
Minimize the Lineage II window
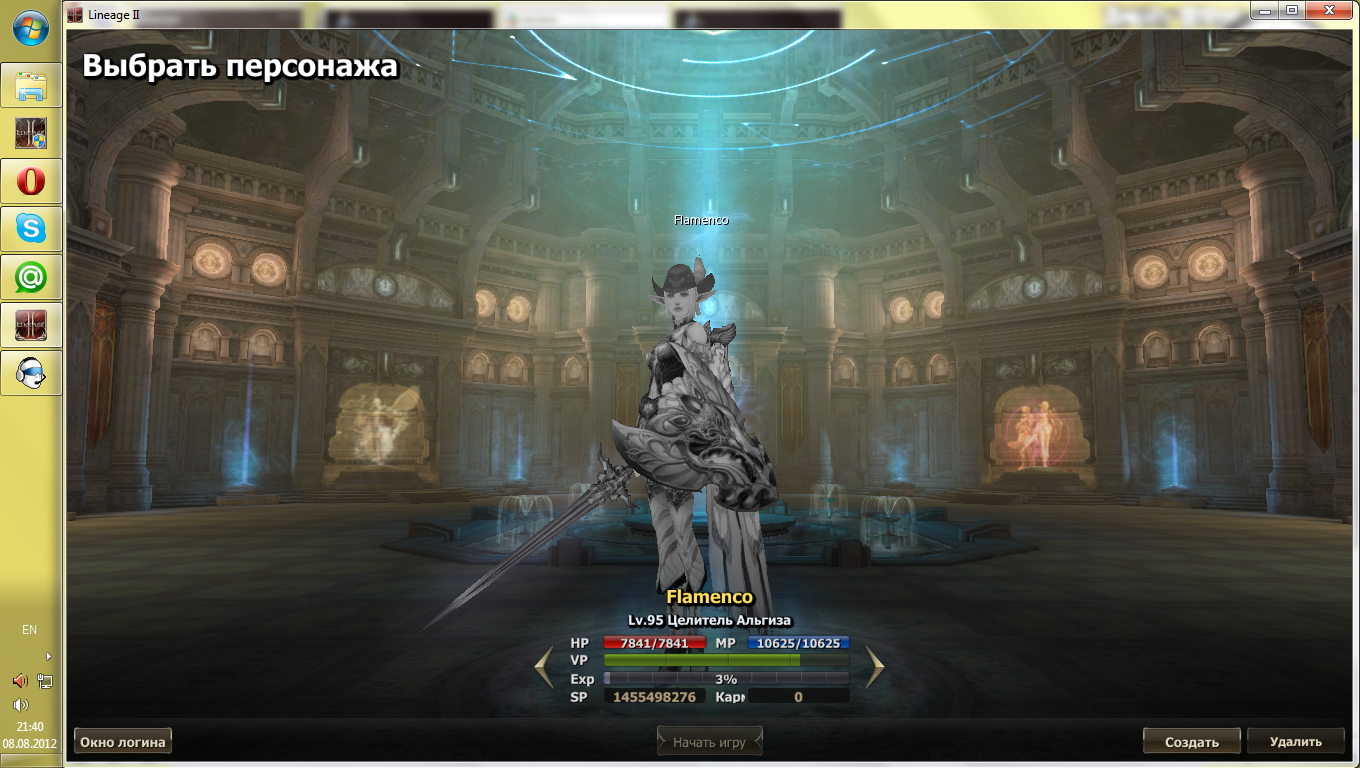[x=1267, y=10]
